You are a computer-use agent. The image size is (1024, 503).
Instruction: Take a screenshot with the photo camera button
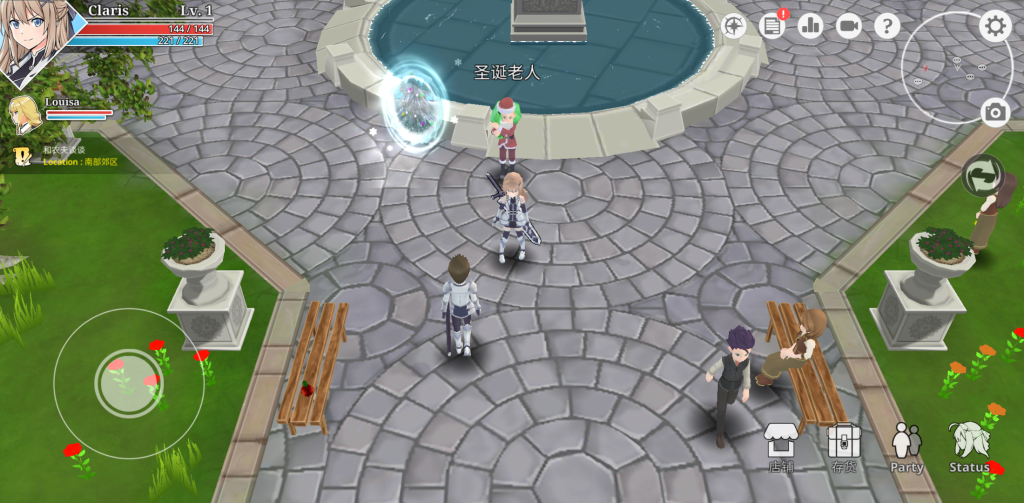coord(994,112)
